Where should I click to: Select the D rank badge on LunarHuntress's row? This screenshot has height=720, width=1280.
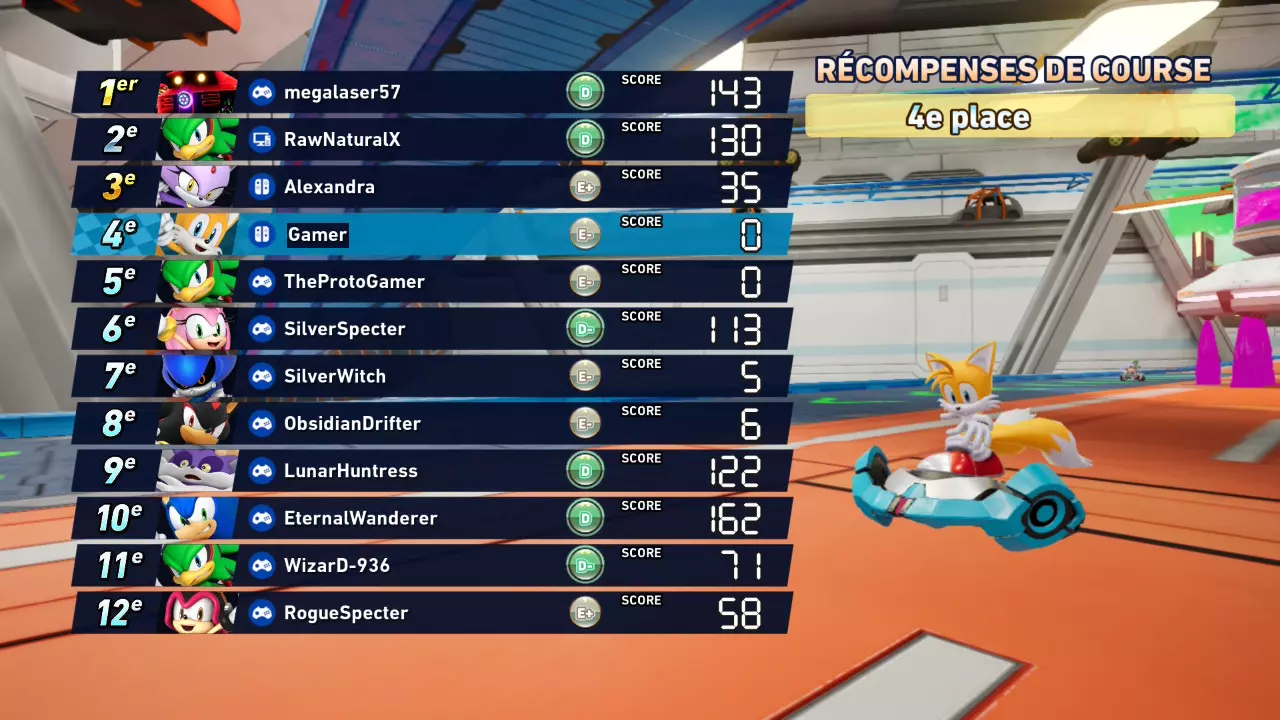click(x=585, y=470)
